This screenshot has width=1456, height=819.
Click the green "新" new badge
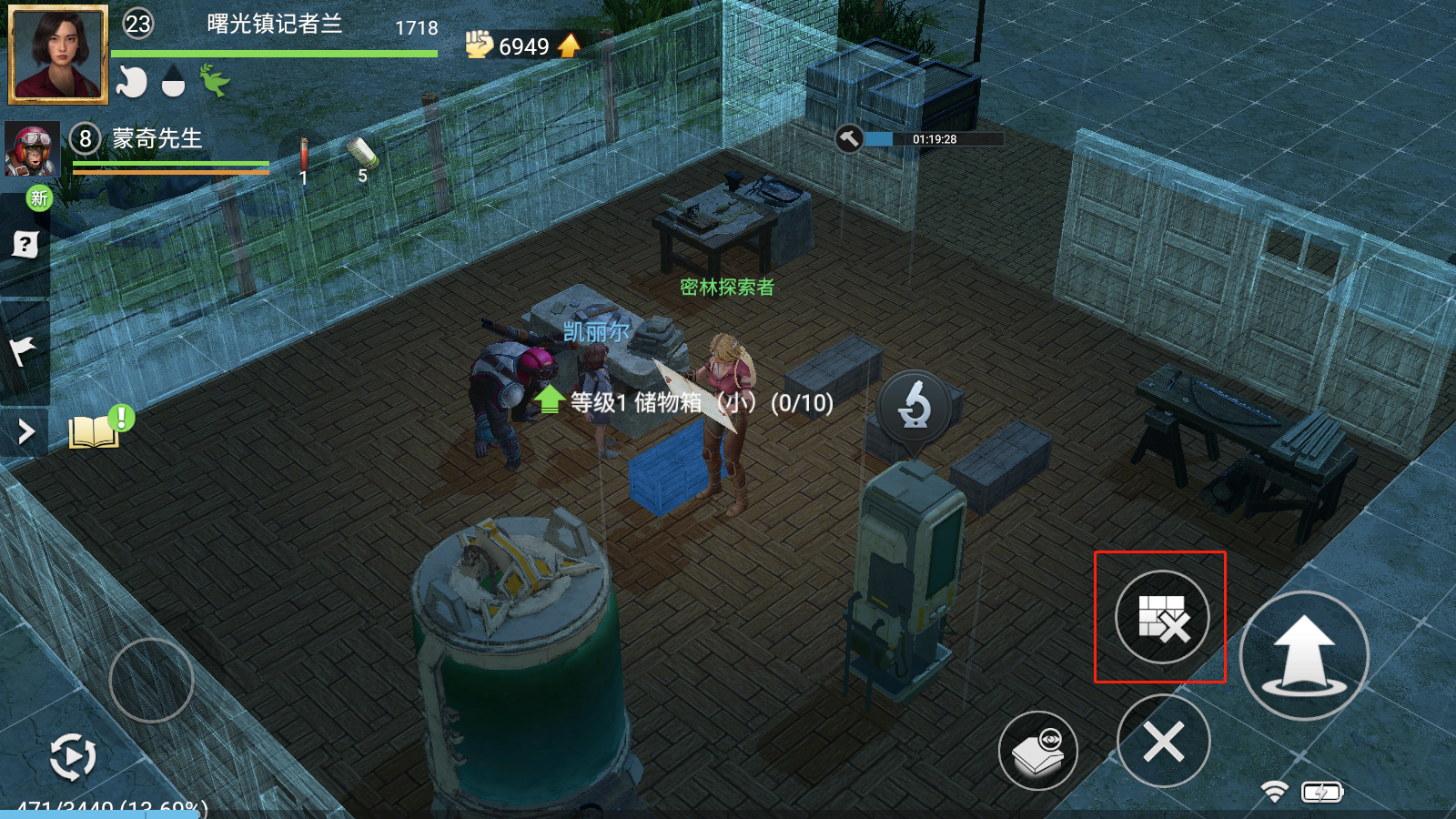(39, 198)
